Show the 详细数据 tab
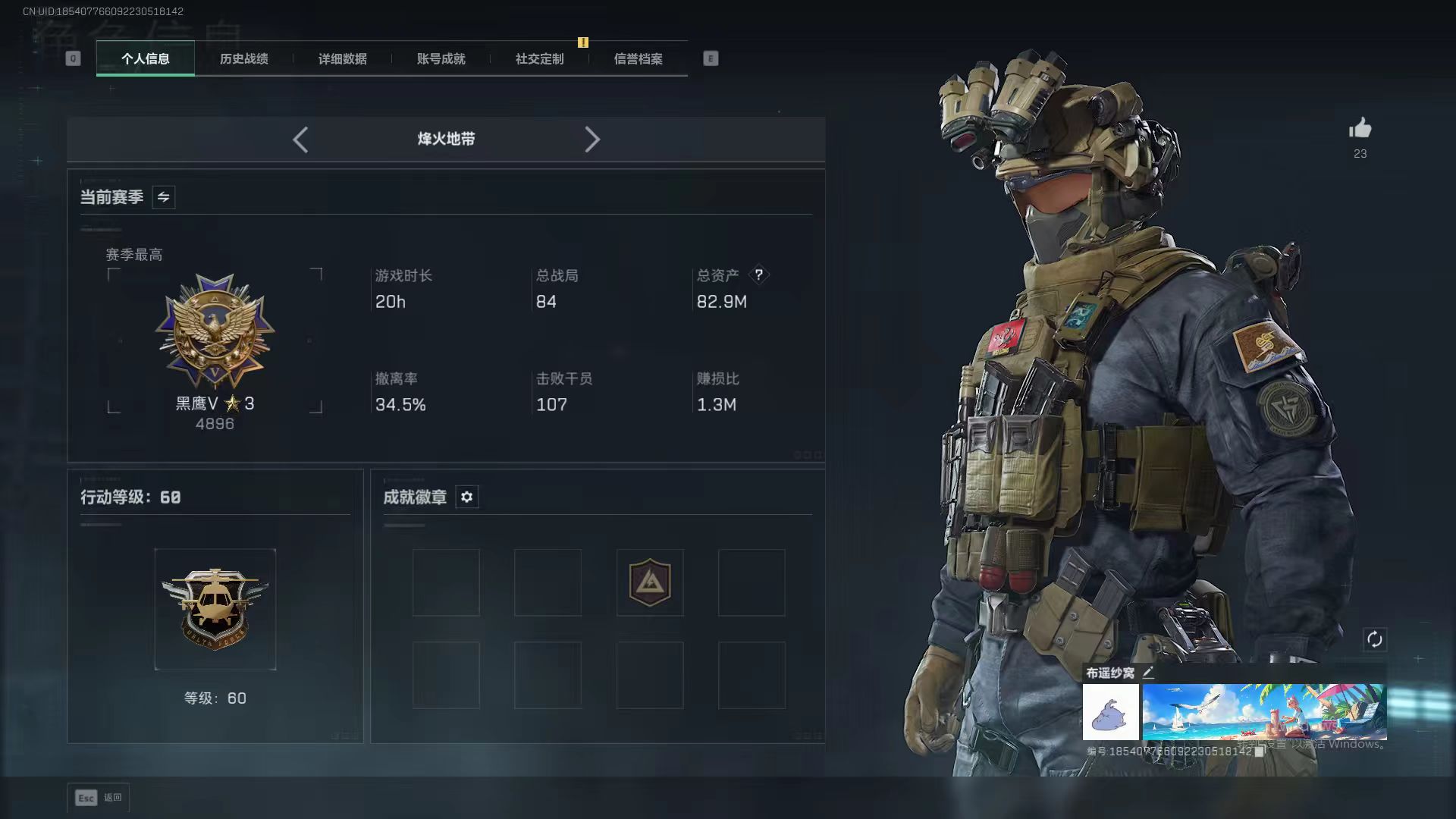This screenshot has width=1456, height=819. 343,59
